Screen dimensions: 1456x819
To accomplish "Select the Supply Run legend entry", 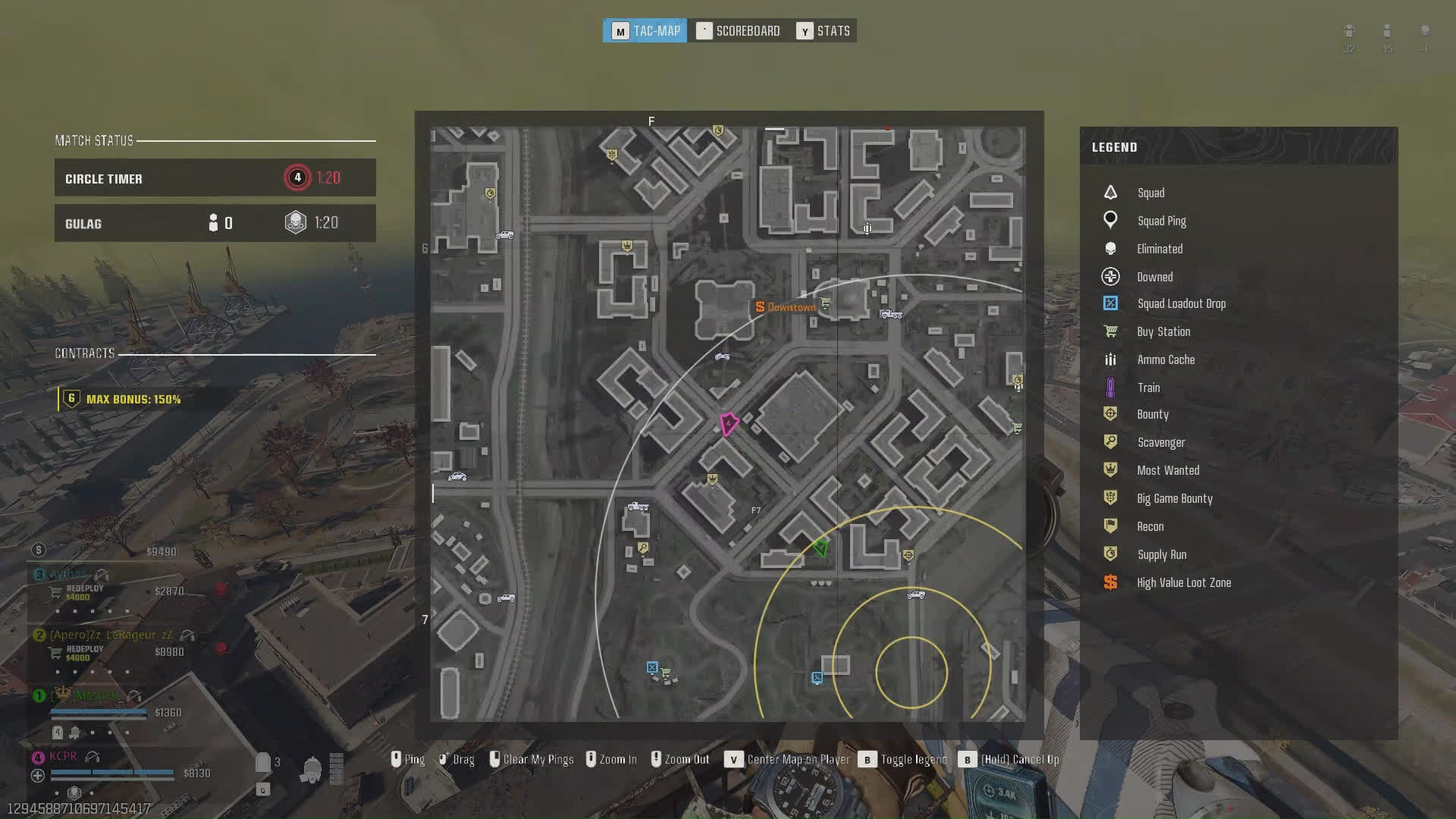I will pos(1161,554).
